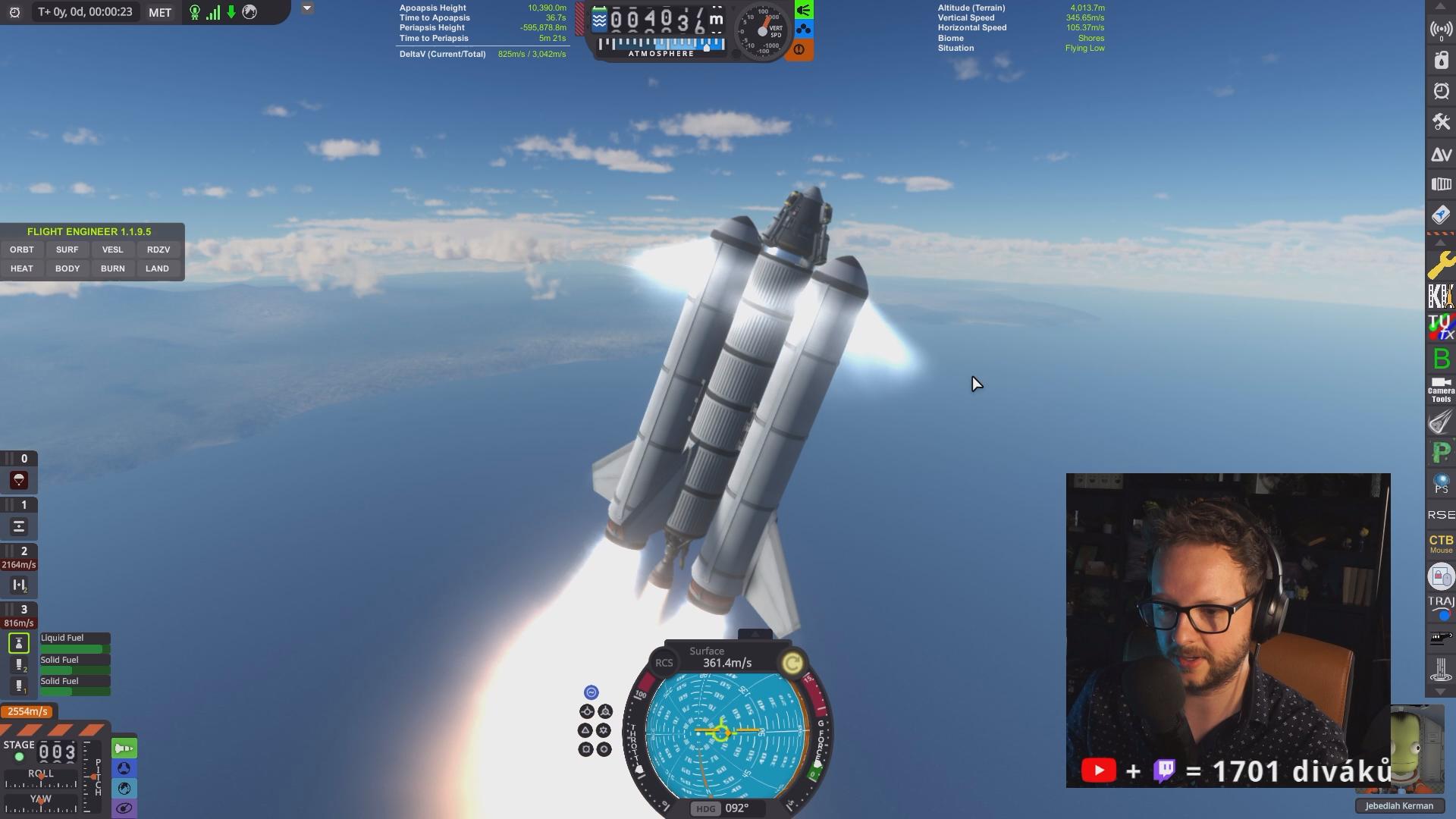Switch to the RDZV tab in Flight Engineer
The height and width of the screenshot is (819, 1456).
pos(158,249)
